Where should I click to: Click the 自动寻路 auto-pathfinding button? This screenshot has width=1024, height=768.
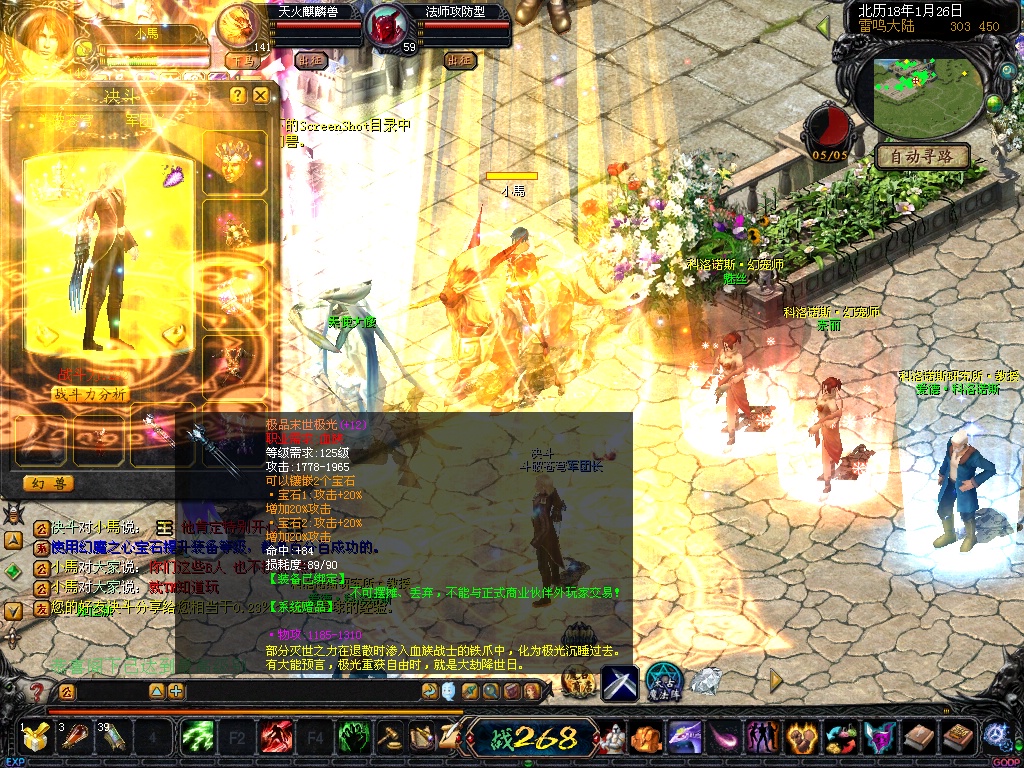pos(922,156)
